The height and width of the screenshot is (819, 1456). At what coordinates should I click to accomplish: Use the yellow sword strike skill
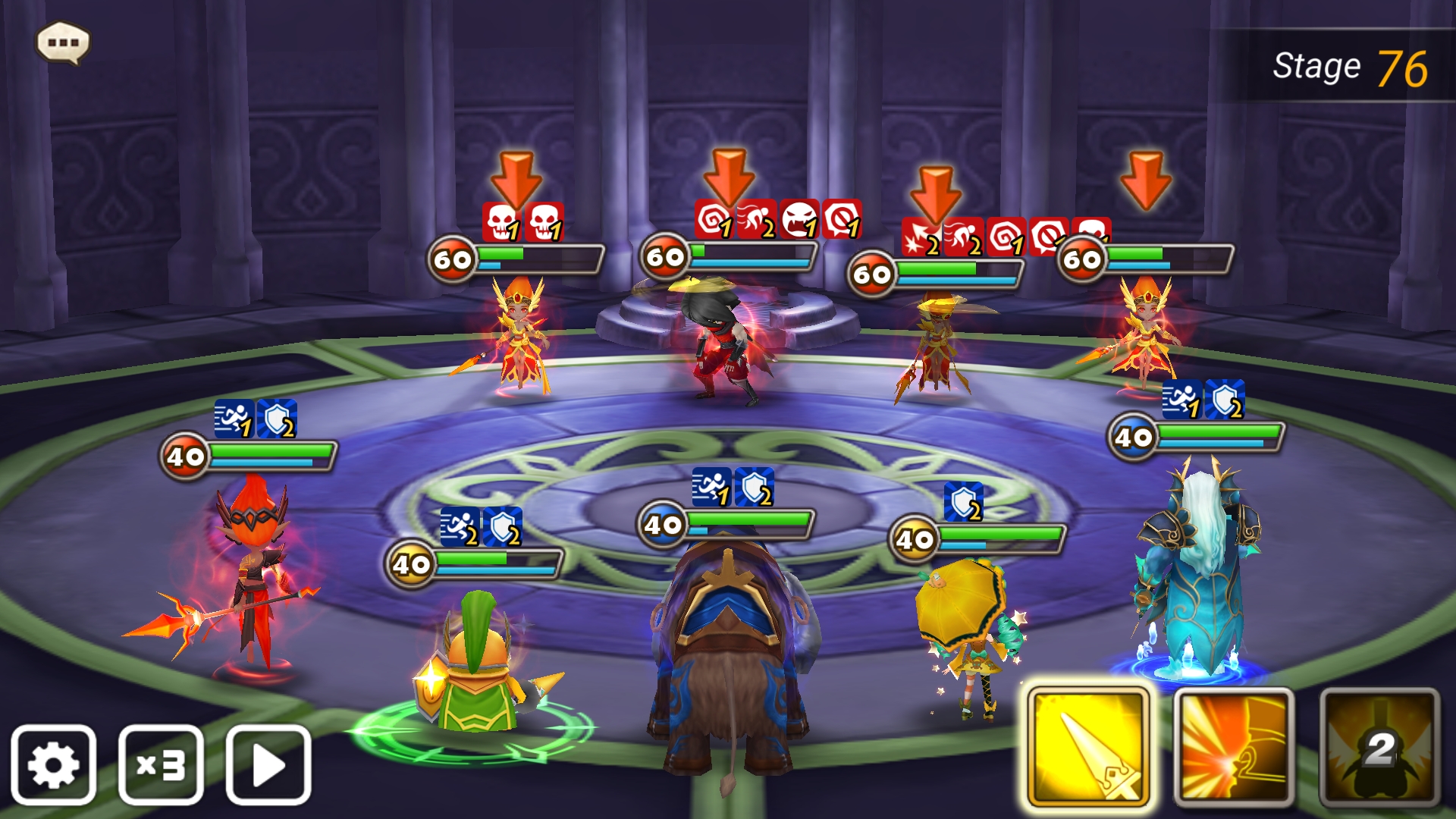(x=1088, y=746)
